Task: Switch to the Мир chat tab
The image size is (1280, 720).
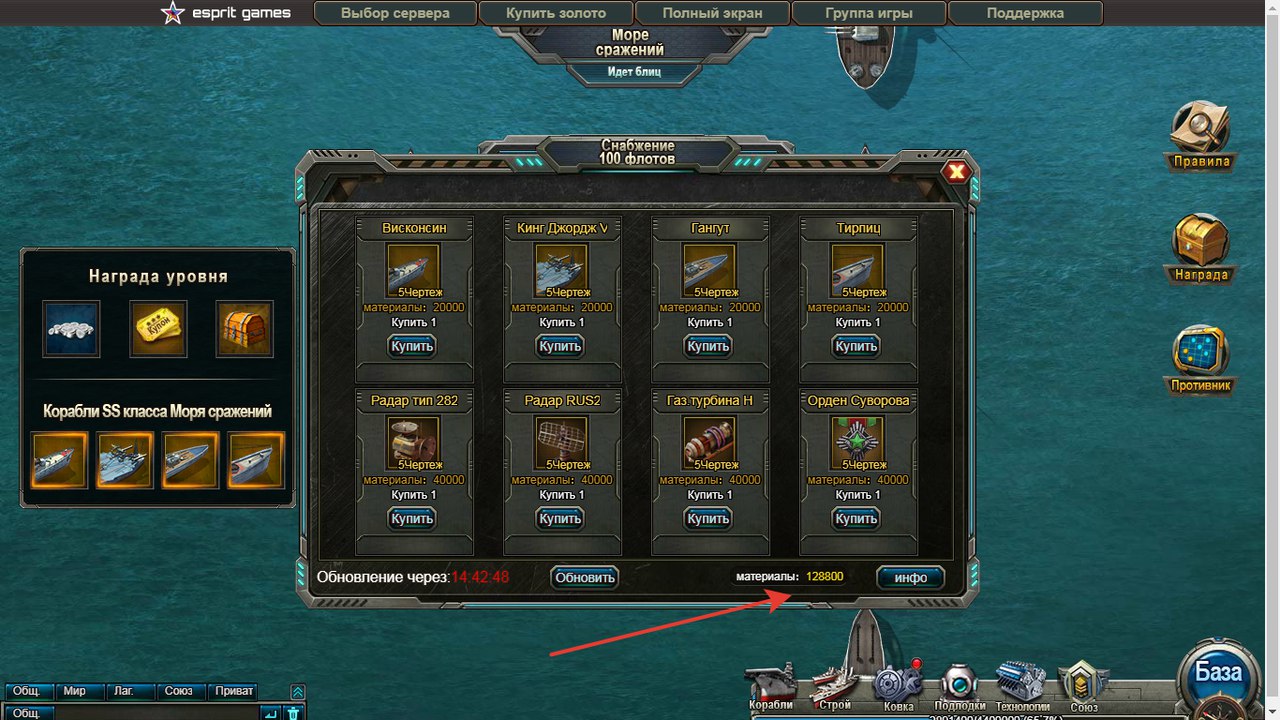Action: pyautogui.click(x=75, y=691)
